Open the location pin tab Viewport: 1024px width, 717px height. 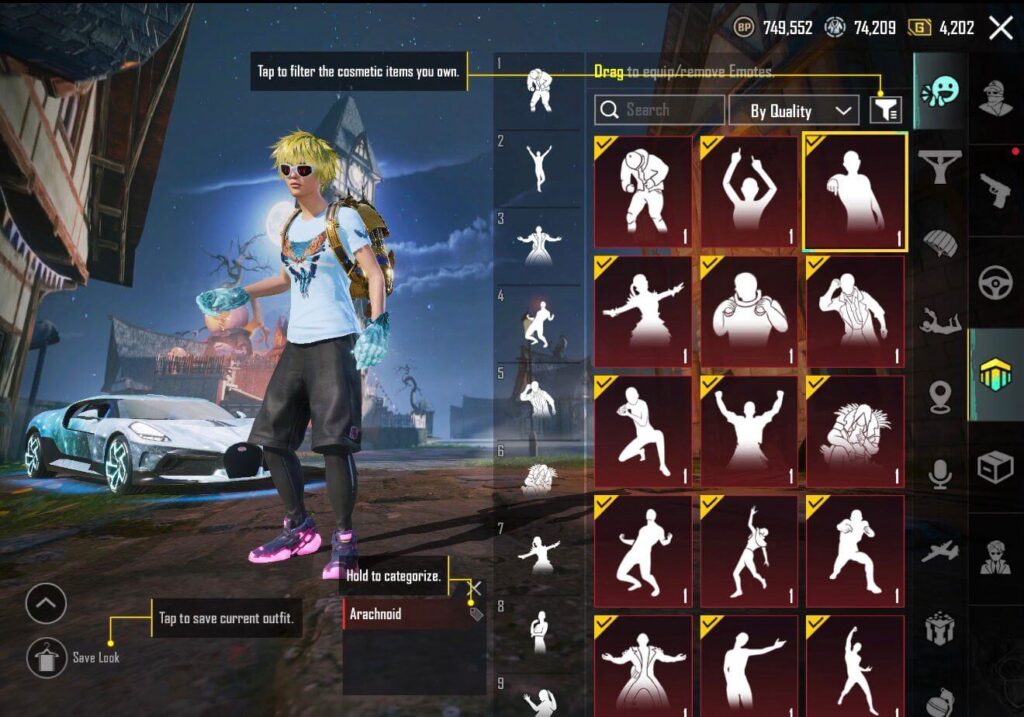(x=940, y=396)
